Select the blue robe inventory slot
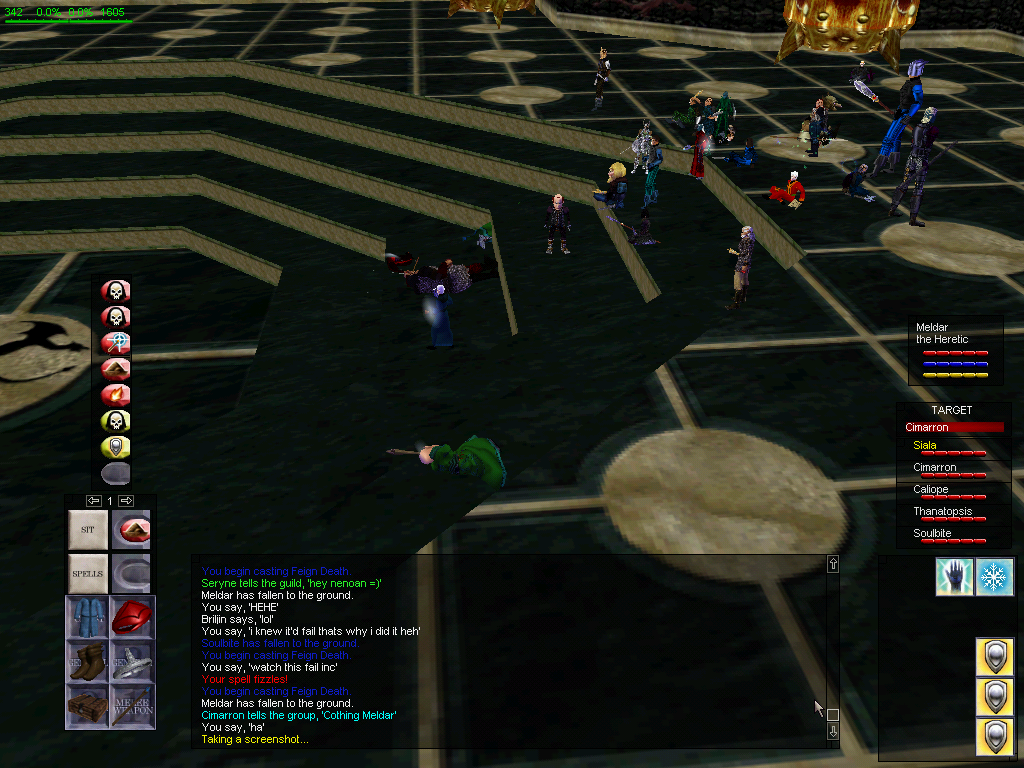This screenshot has height=768, width=1024. (87, 617)
